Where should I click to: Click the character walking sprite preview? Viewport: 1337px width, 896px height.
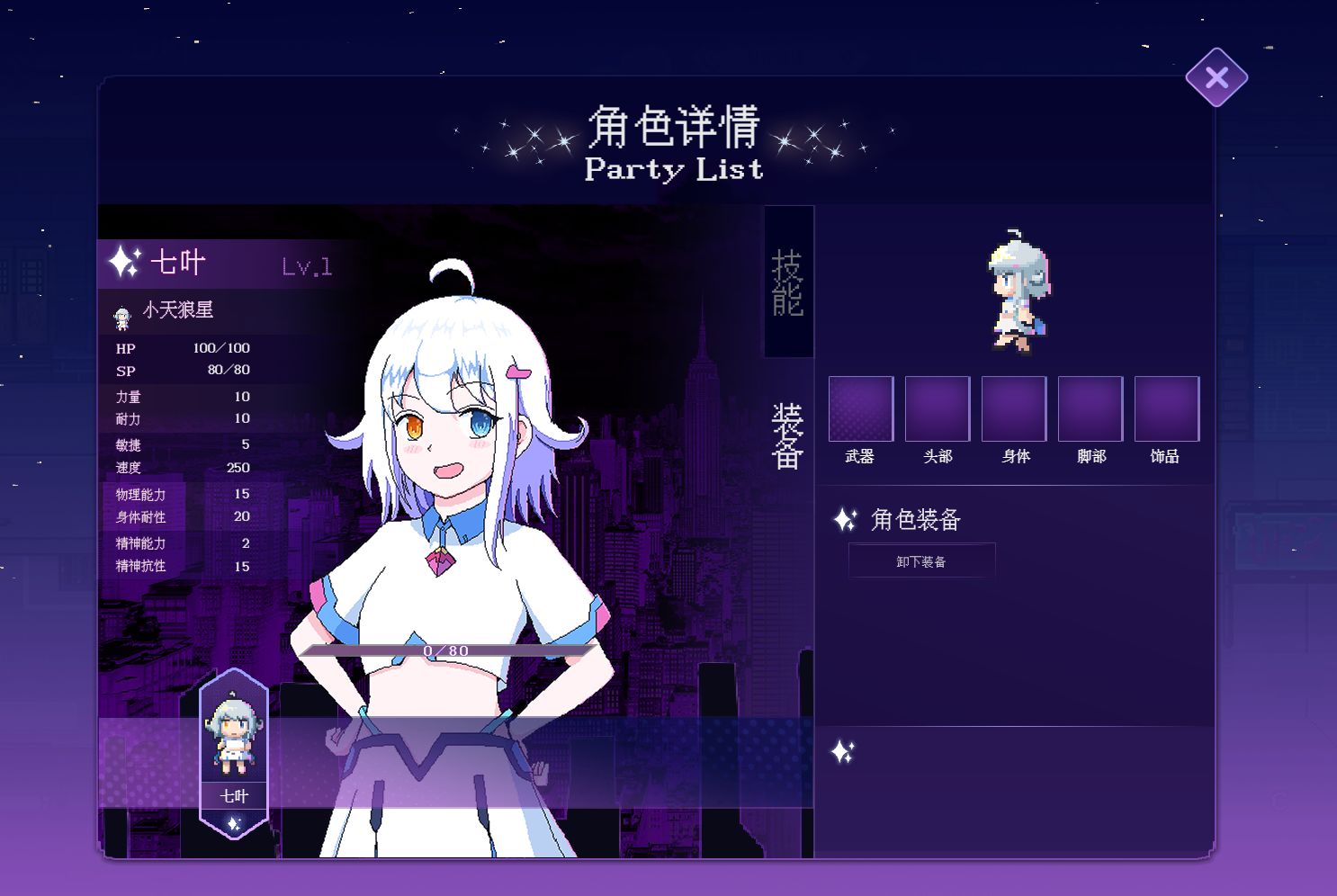1018,286
